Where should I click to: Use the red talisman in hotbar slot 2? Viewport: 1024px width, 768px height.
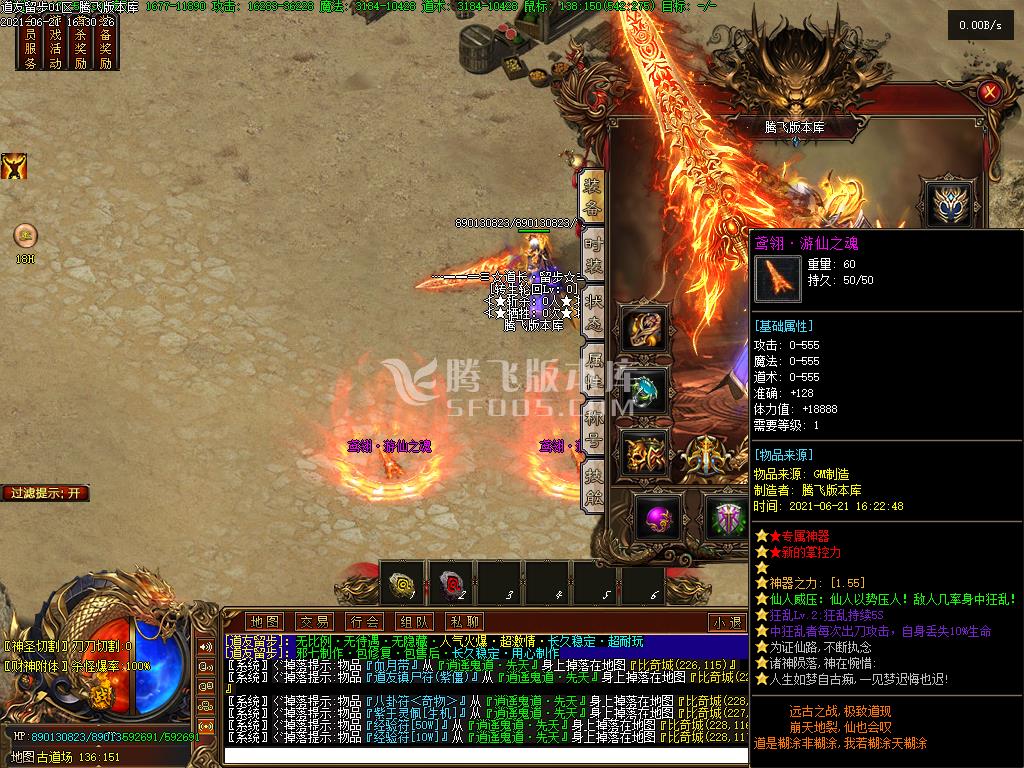click(451, 582)
